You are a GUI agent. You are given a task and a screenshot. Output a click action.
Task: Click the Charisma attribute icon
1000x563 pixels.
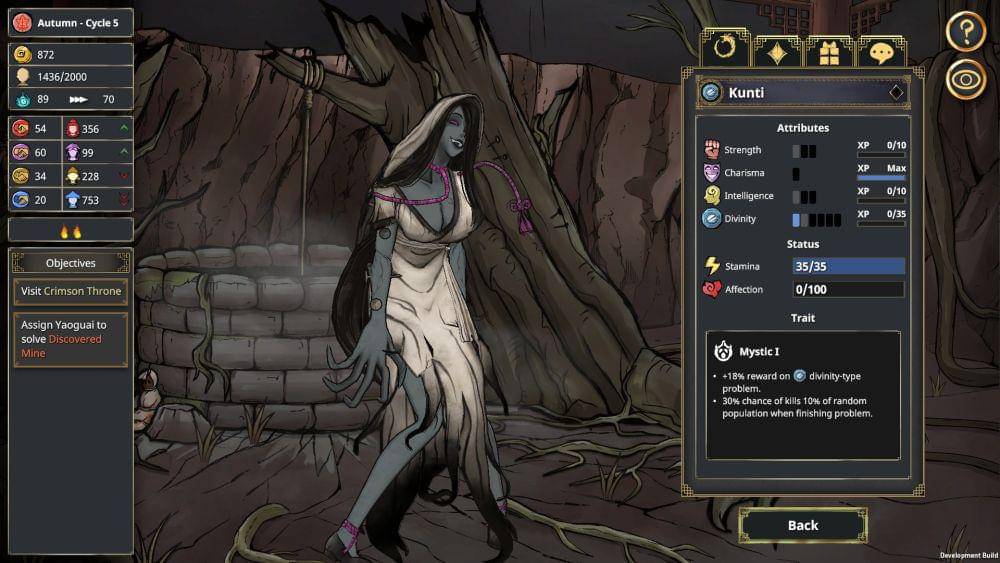pos(712,173)
